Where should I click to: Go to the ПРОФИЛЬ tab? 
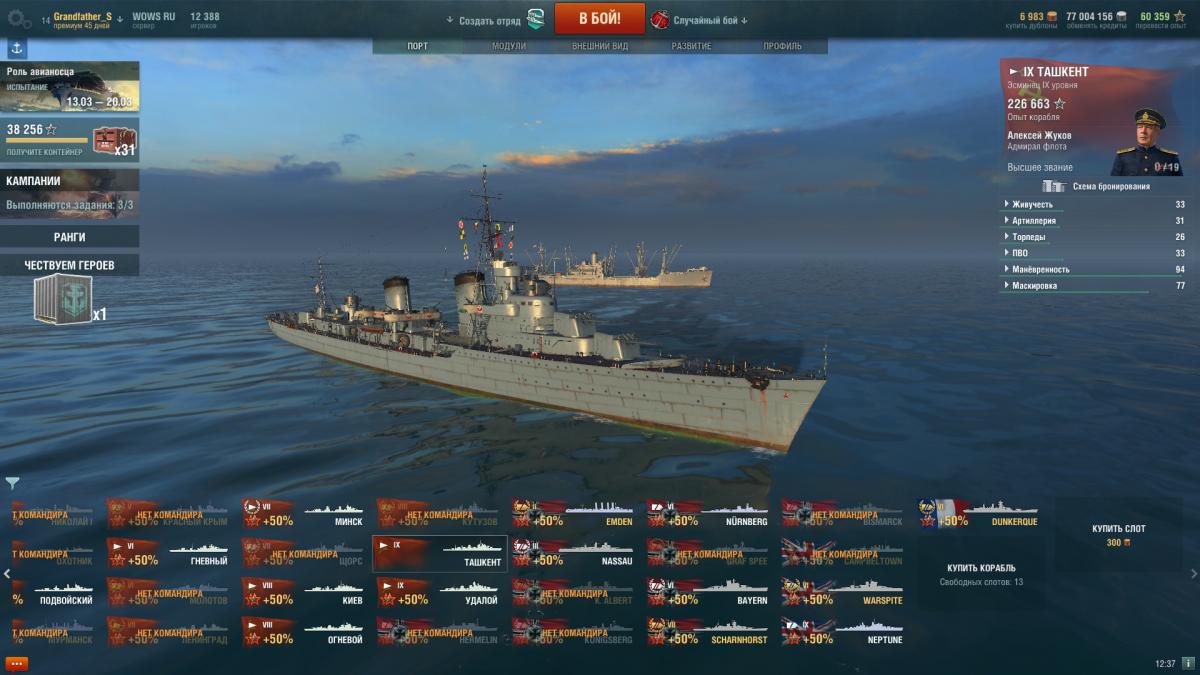pyautogui.click(x=782, y=46)
